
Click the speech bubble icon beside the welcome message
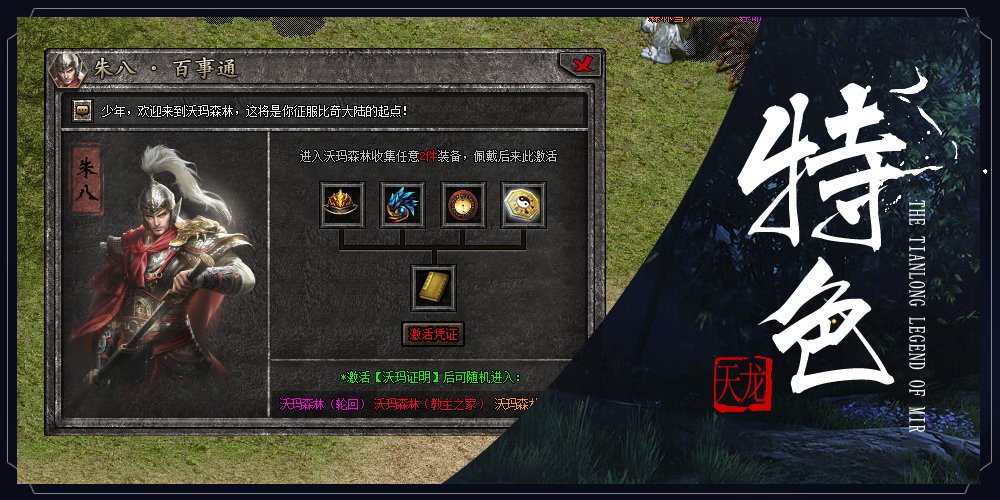[x=84, y=110]
